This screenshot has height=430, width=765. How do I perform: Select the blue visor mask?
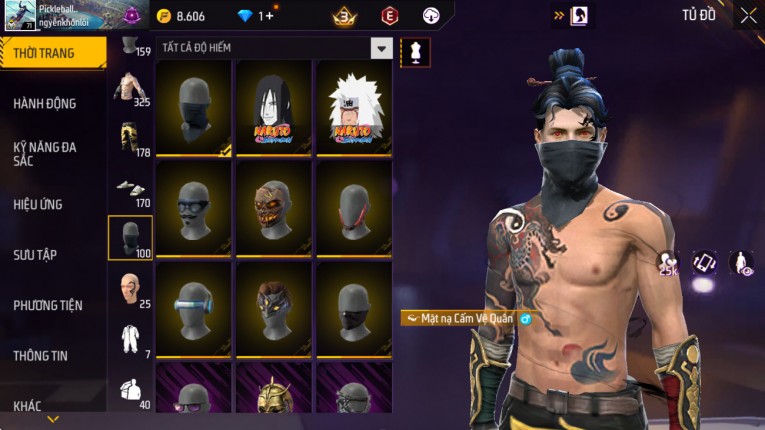click(193, 308)
